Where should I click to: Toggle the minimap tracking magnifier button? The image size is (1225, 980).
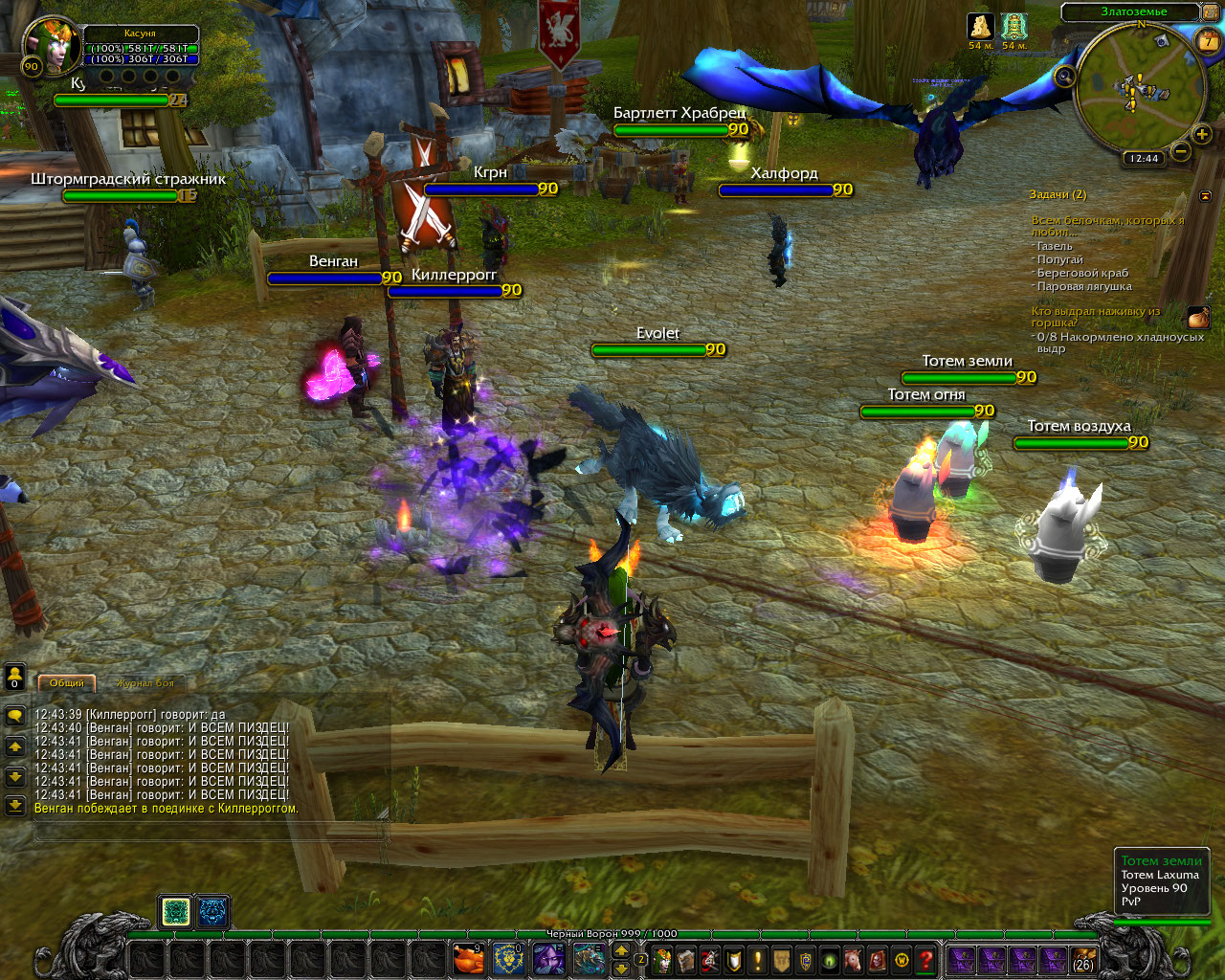coord(1064,76)
